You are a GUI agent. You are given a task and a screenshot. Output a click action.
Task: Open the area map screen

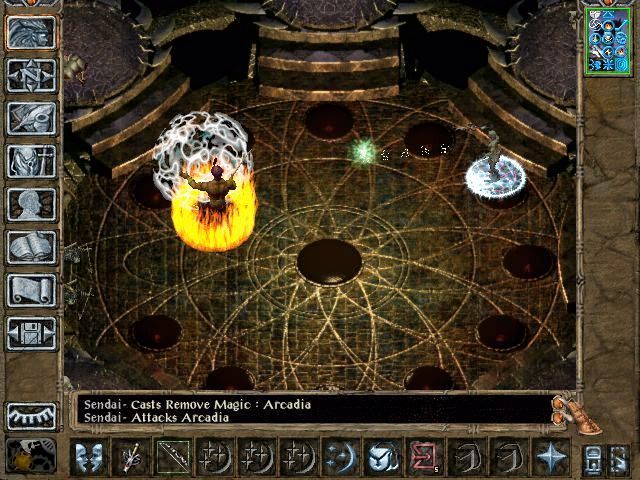31,75
